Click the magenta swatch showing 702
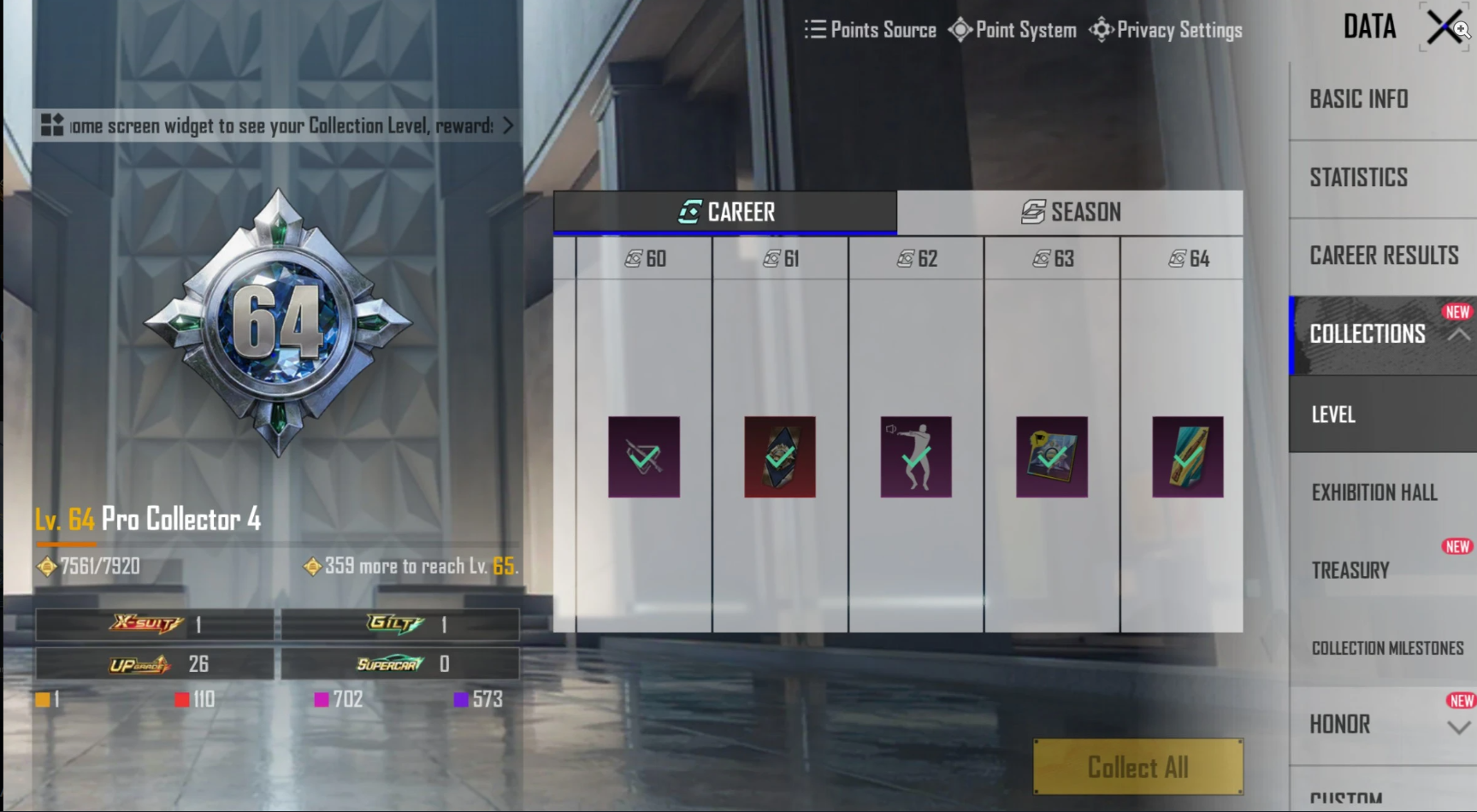The image size is (1477, 812). [322, 699]
